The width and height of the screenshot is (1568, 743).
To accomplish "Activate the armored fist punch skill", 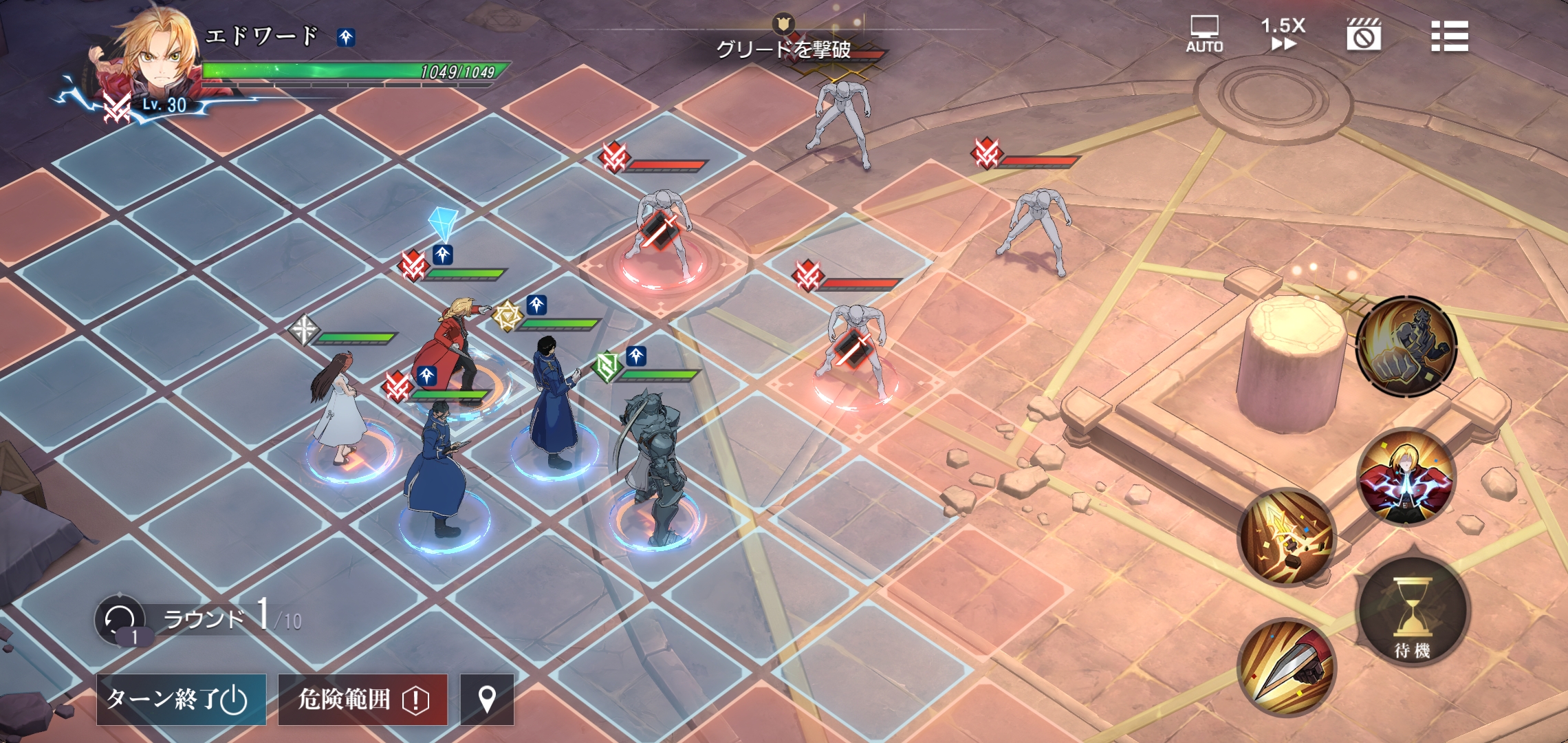I will [1406, 346].
